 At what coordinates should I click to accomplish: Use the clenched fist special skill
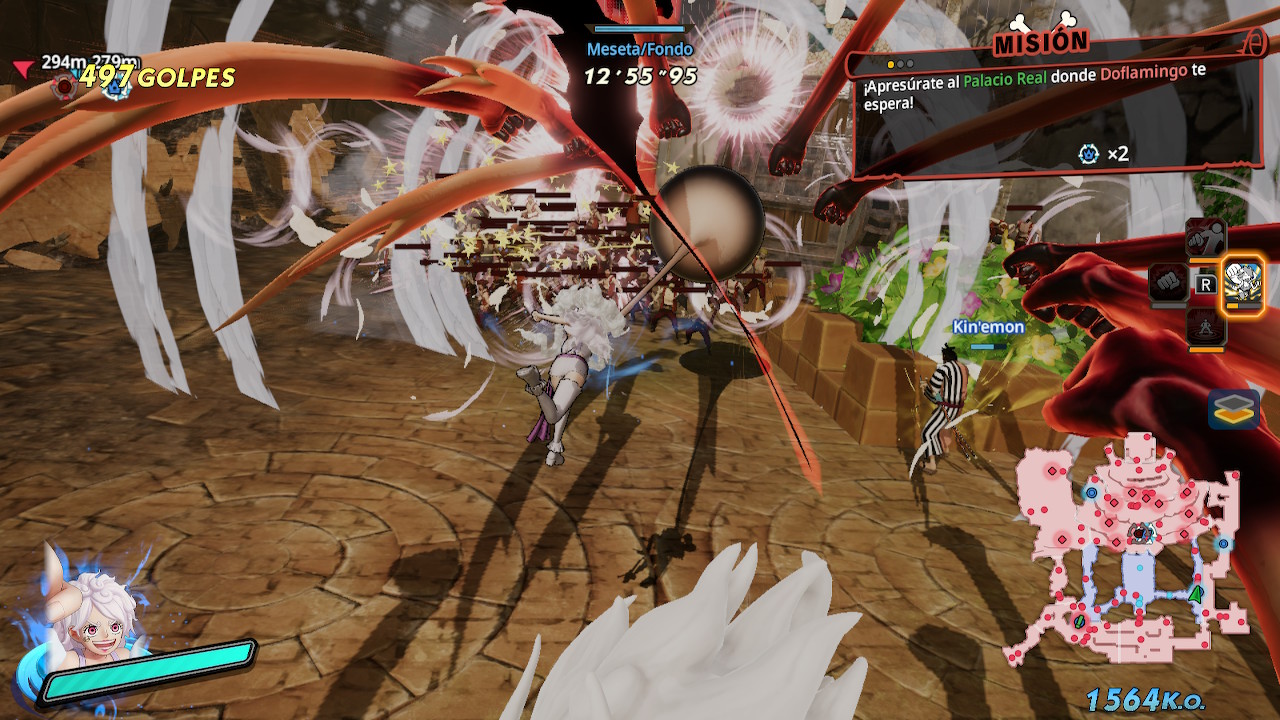pos(1167,283)
